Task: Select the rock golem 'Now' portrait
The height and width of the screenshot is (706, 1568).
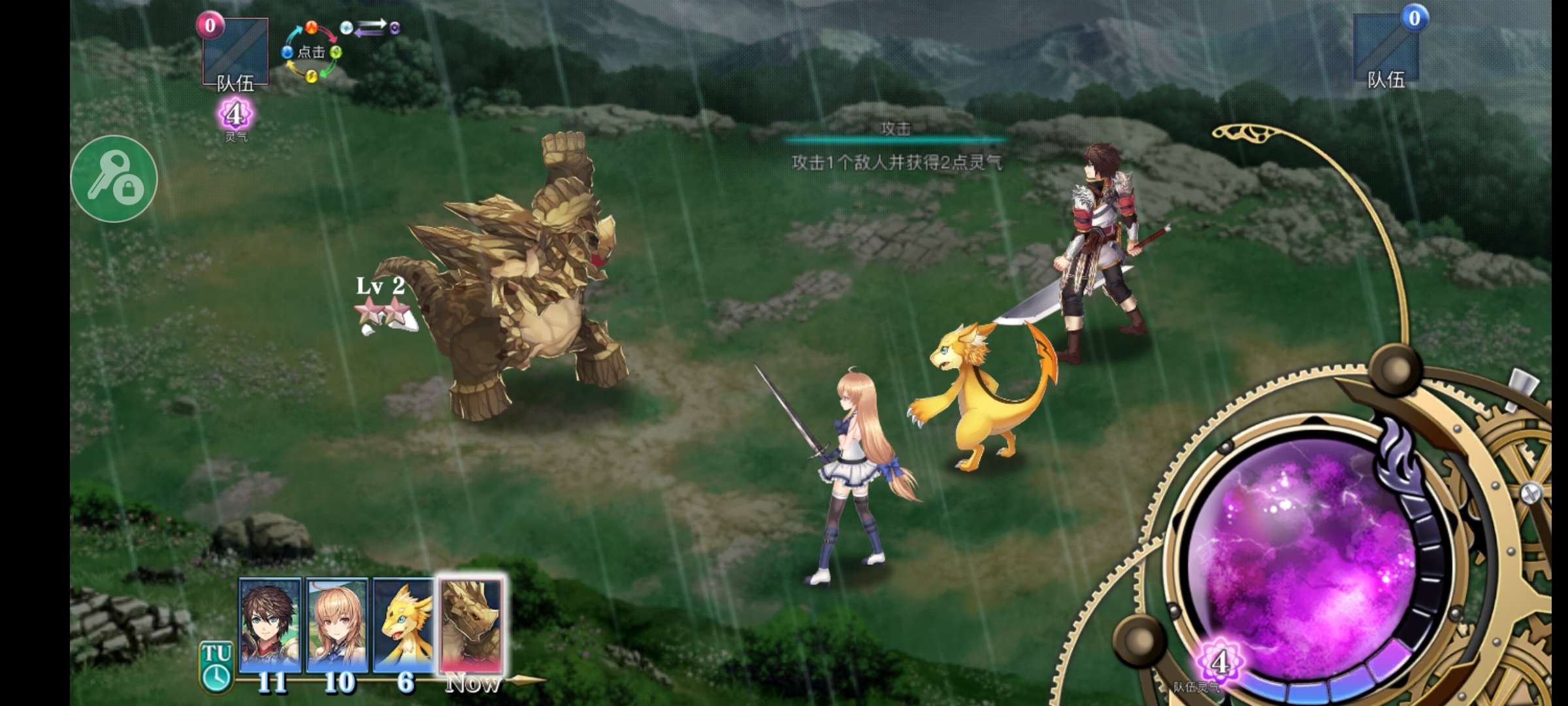Action: (472, 625)
